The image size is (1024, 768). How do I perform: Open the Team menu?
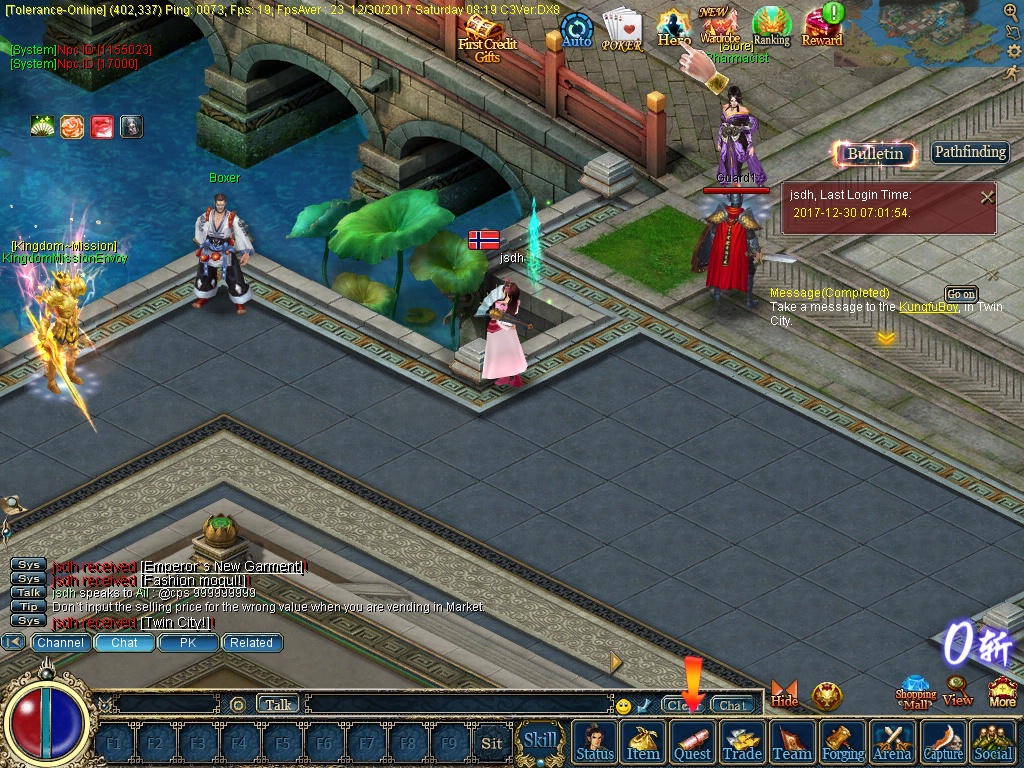point(792,742)
